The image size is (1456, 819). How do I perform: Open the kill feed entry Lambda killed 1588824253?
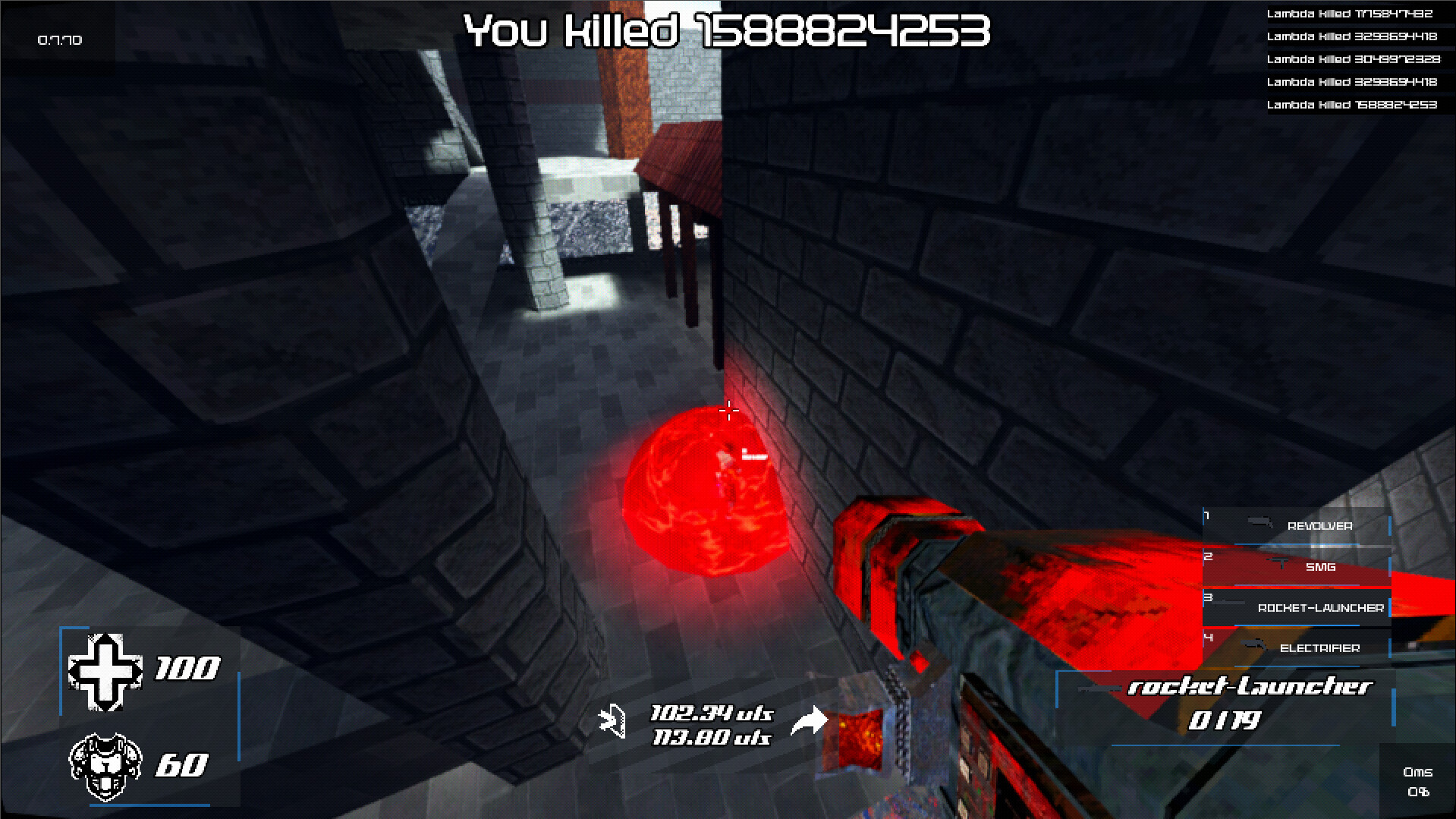tap(1351, 106)
